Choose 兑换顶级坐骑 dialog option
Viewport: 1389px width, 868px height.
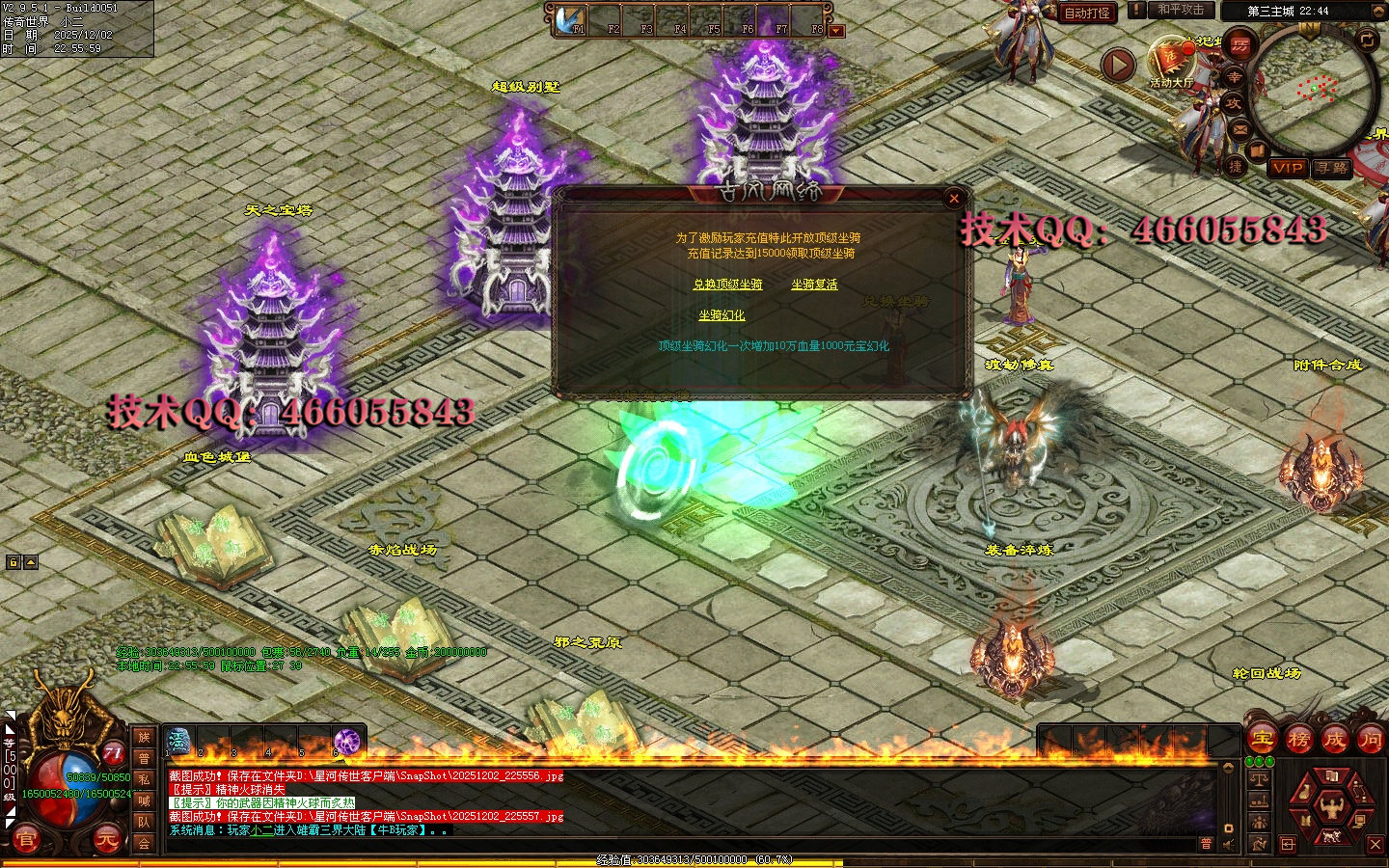(x=727, y=285)
